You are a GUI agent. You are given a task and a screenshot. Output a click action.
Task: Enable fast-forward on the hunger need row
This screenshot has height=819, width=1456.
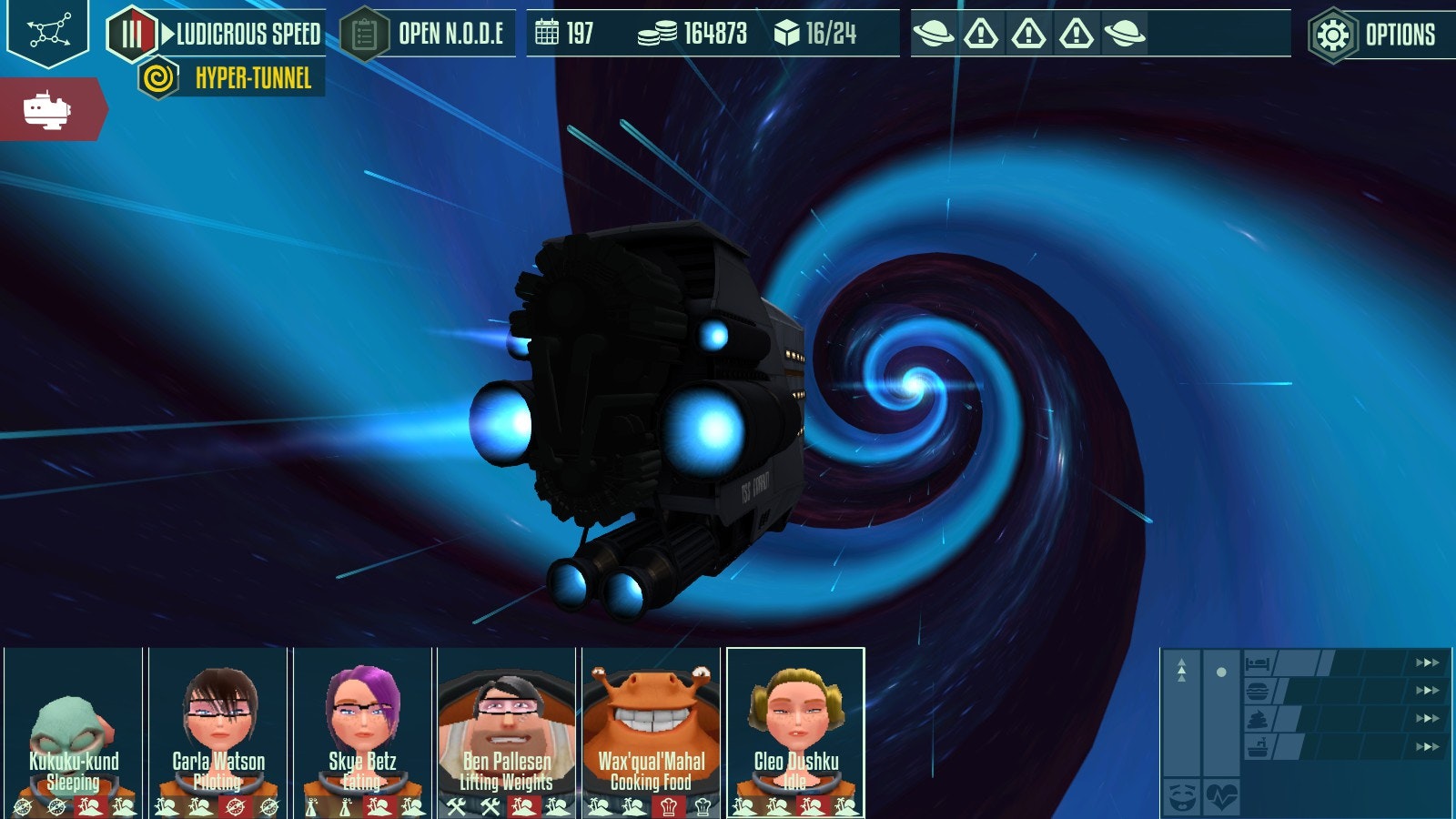[1427, 690]
